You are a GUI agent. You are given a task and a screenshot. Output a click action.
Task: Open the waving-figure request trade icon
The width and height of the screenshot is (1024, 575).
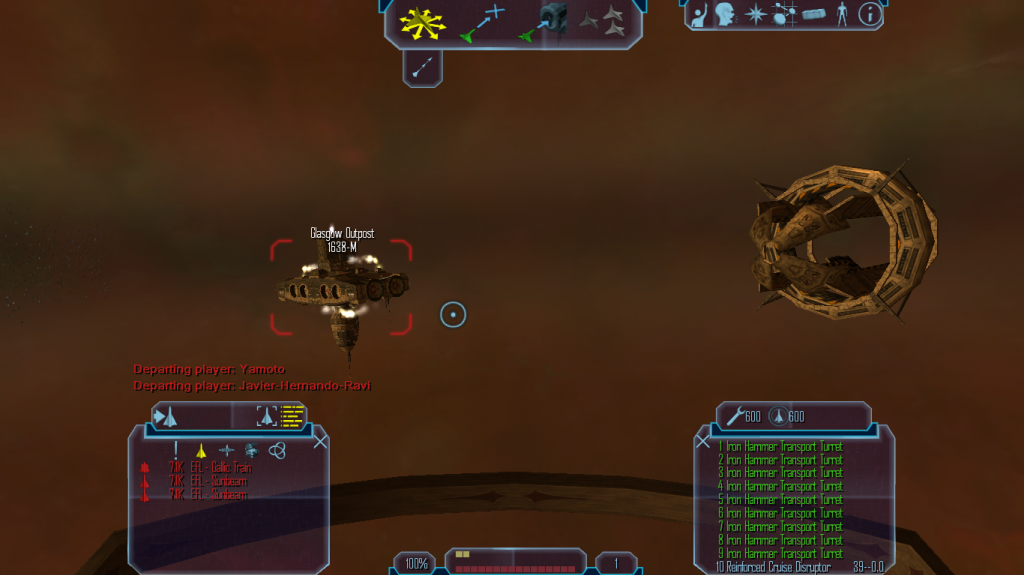[x=700, y=14]
